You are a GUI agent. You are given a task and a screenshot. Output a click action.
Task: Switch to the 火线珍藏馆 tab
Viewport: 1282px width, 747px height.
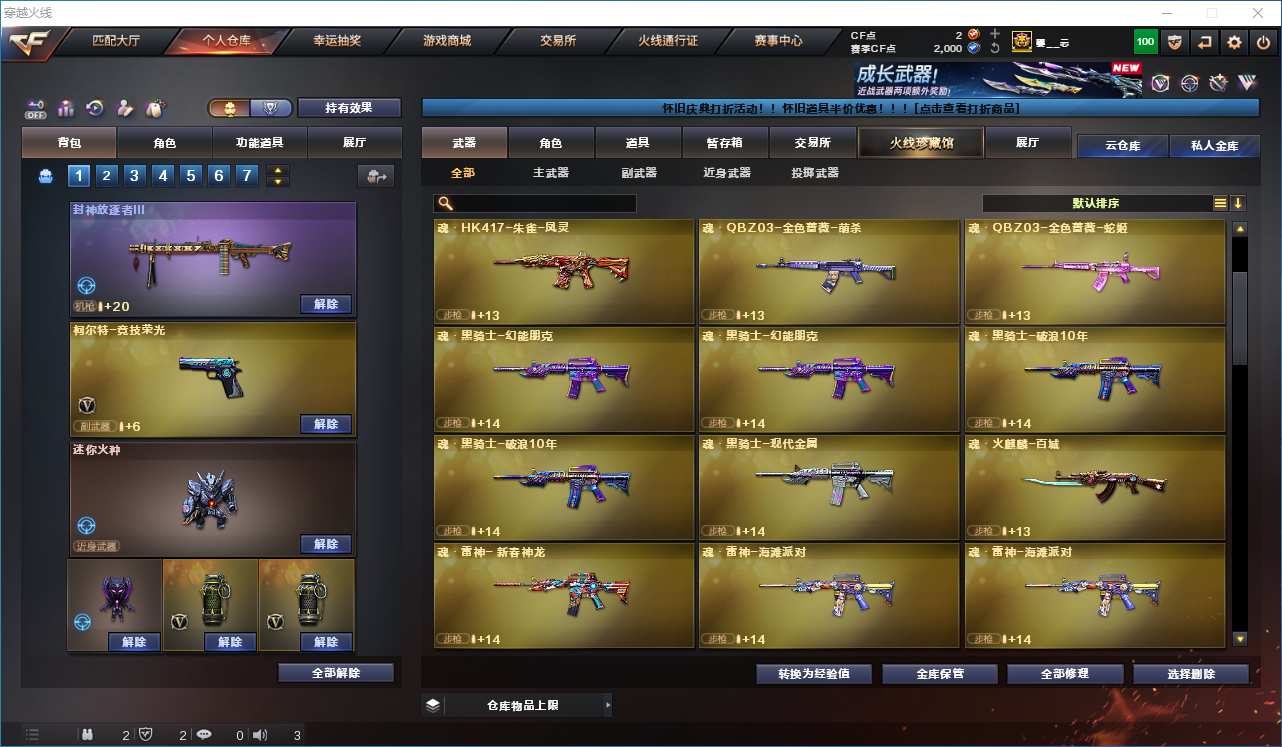coord(921,143)
